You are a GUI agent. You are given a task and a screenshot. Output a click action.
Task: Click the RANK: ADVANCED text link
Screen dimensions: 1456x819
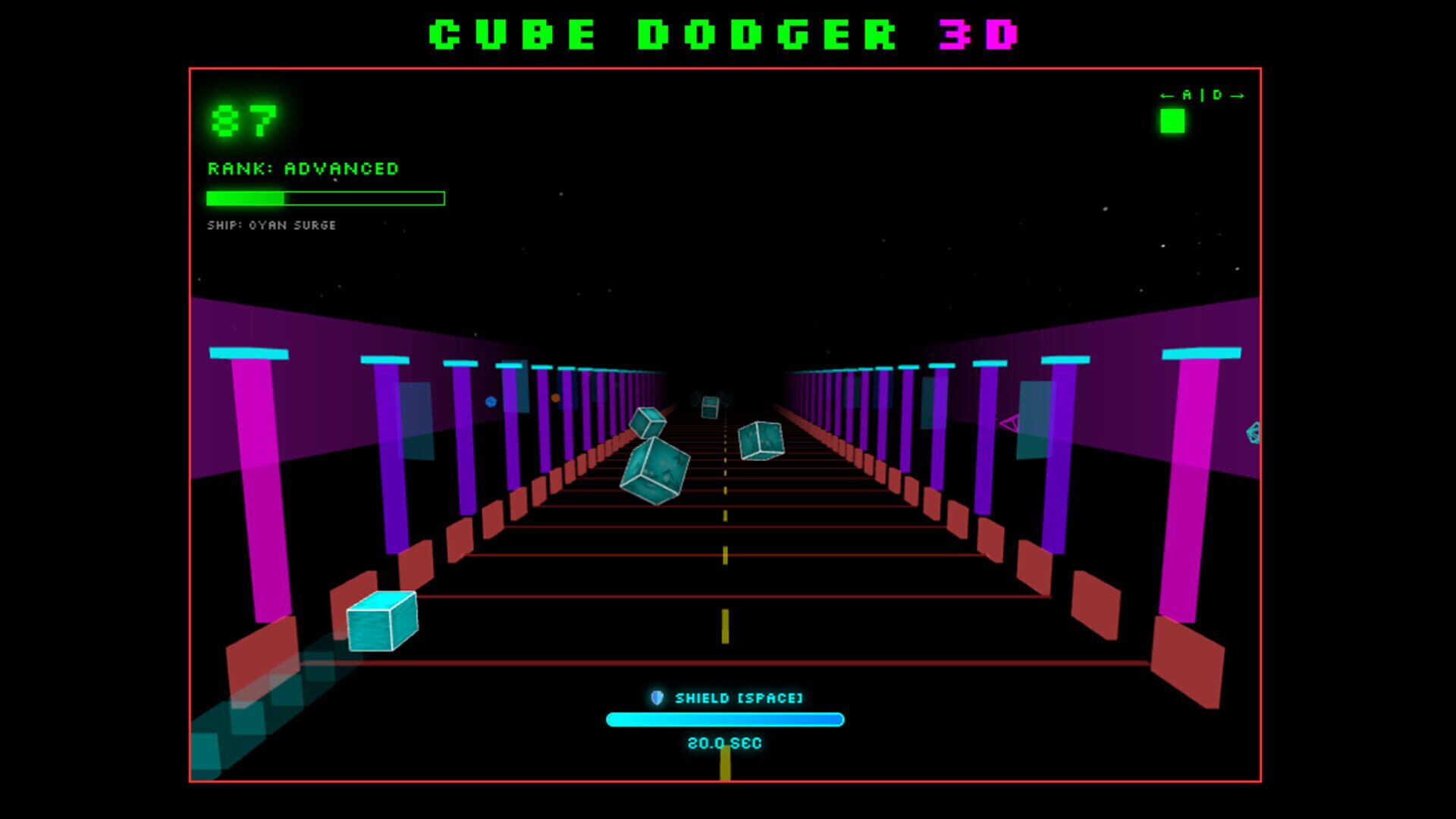[303, 169]
